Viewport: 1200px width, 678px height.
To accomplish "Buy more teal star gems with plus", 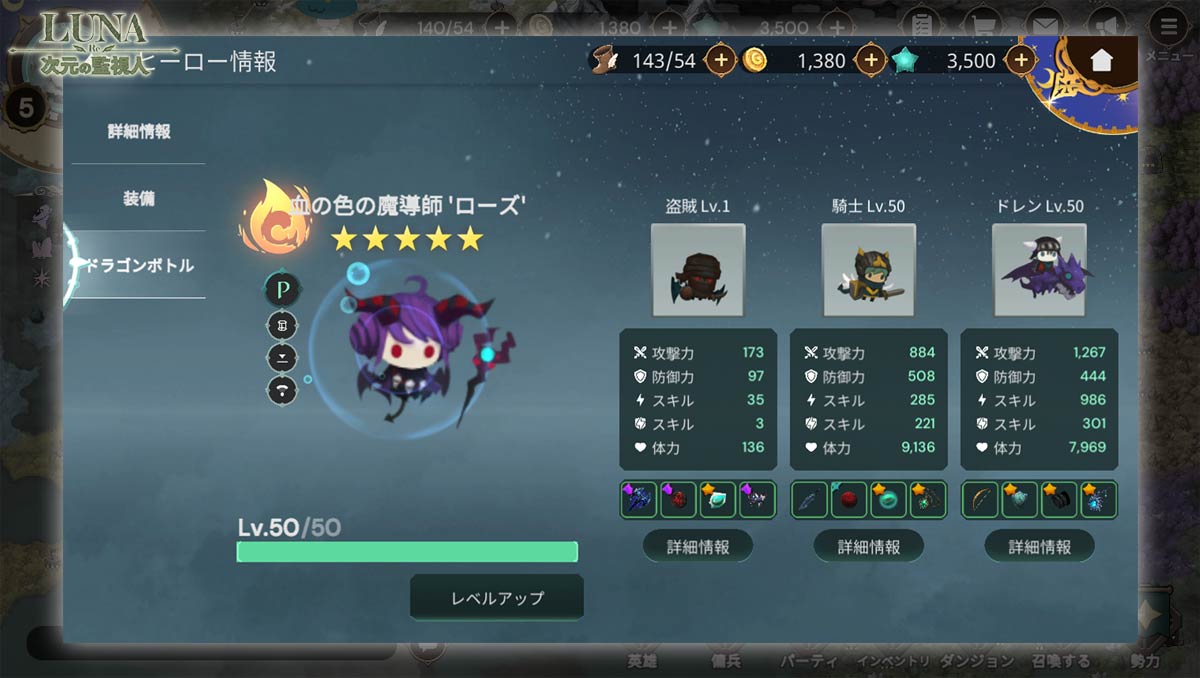I will pyautogui.click(x=1020, y=60).
